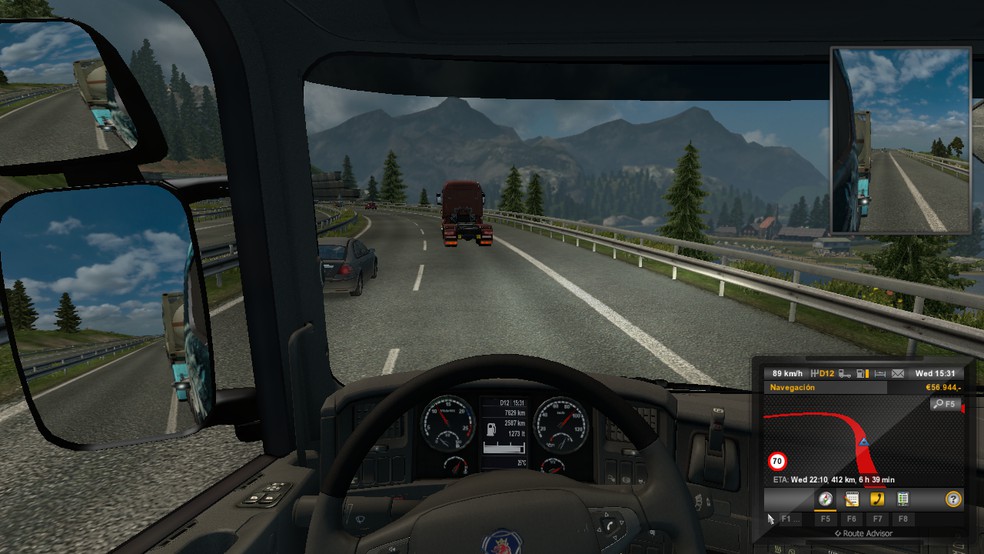Open the telephone assistance tab
The image size is (984, 554).
[877, 498]
